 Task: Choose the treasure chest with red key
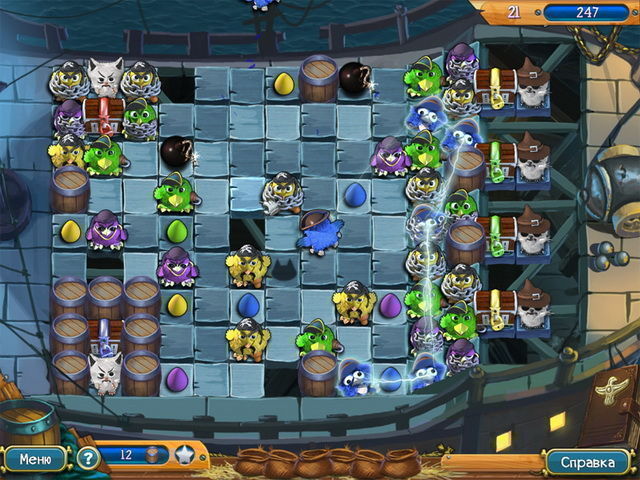(102, 114)
